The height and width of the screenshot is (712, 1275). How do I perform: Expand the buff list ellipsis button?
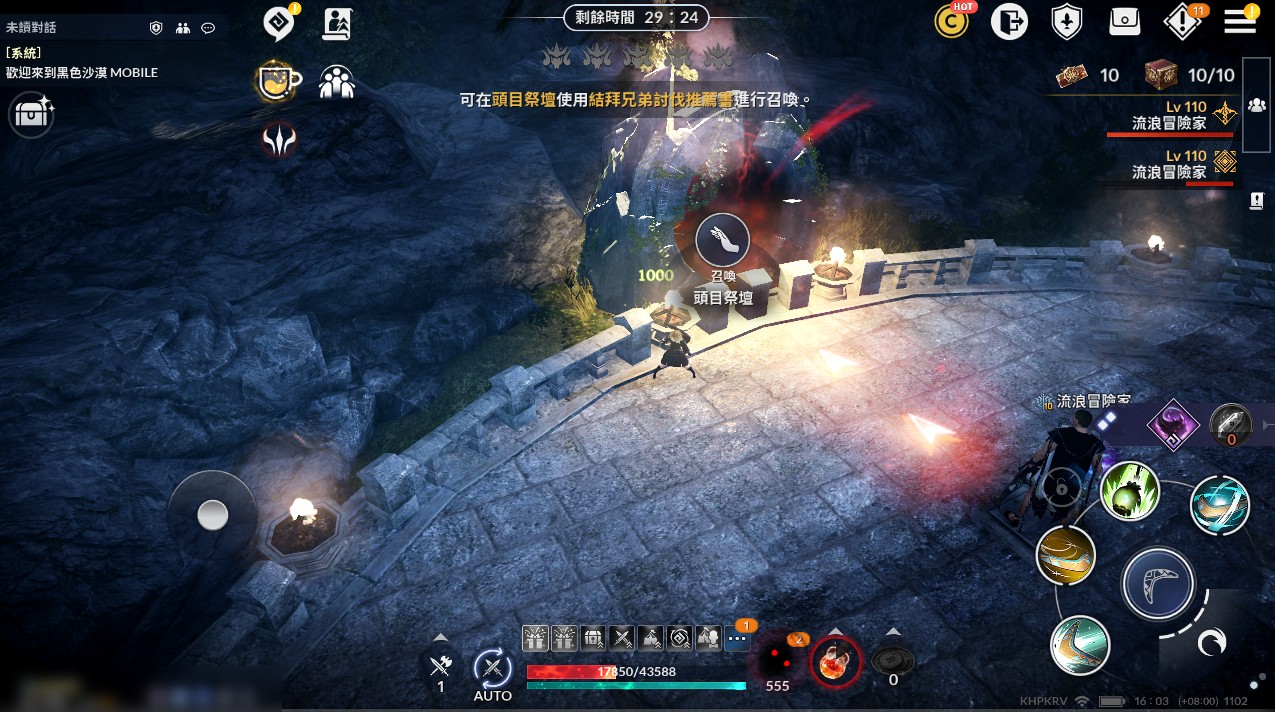tap(738, 637)
